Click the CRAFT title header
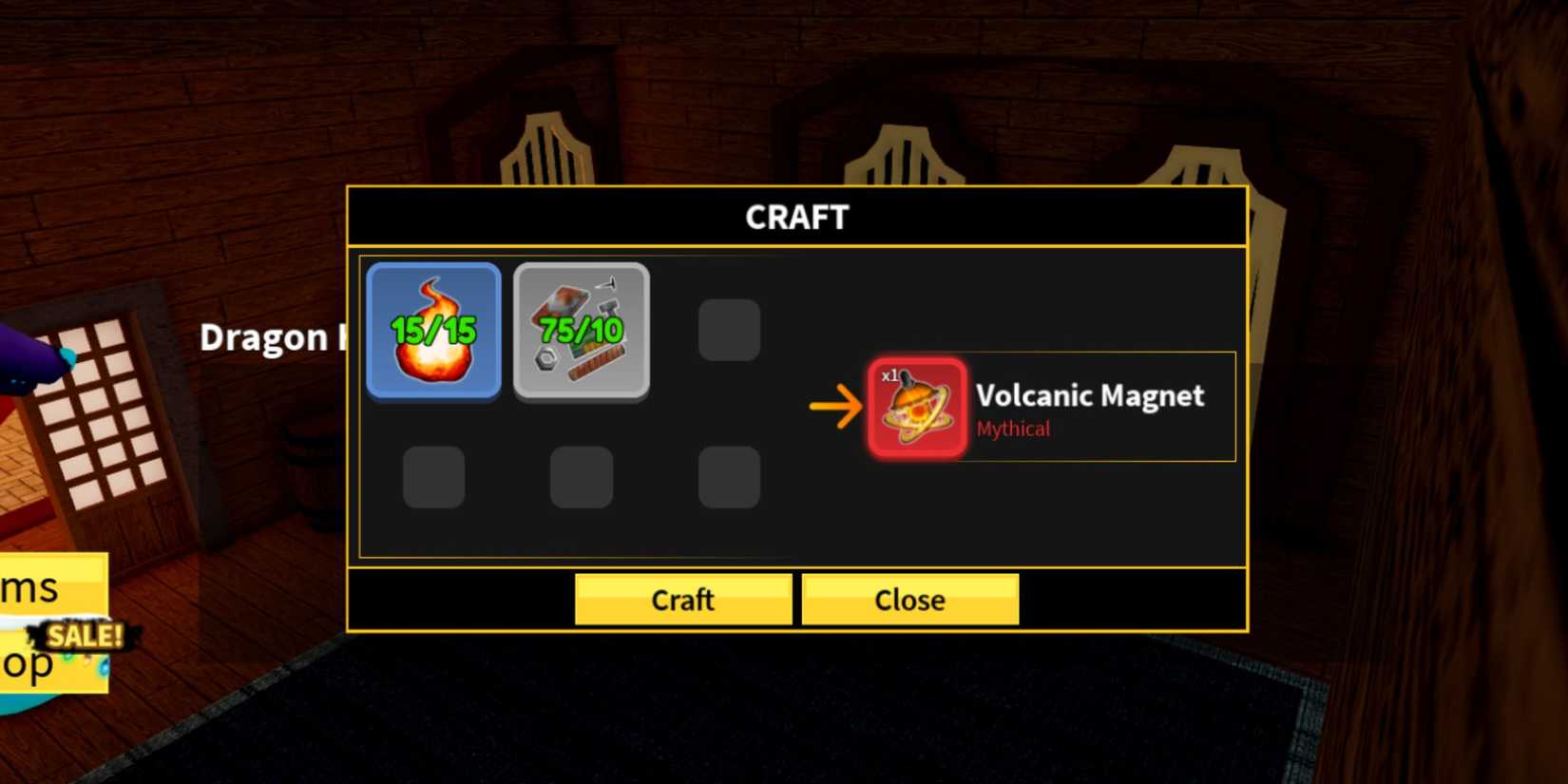The image size is (1568, 784). click(797, 217)
